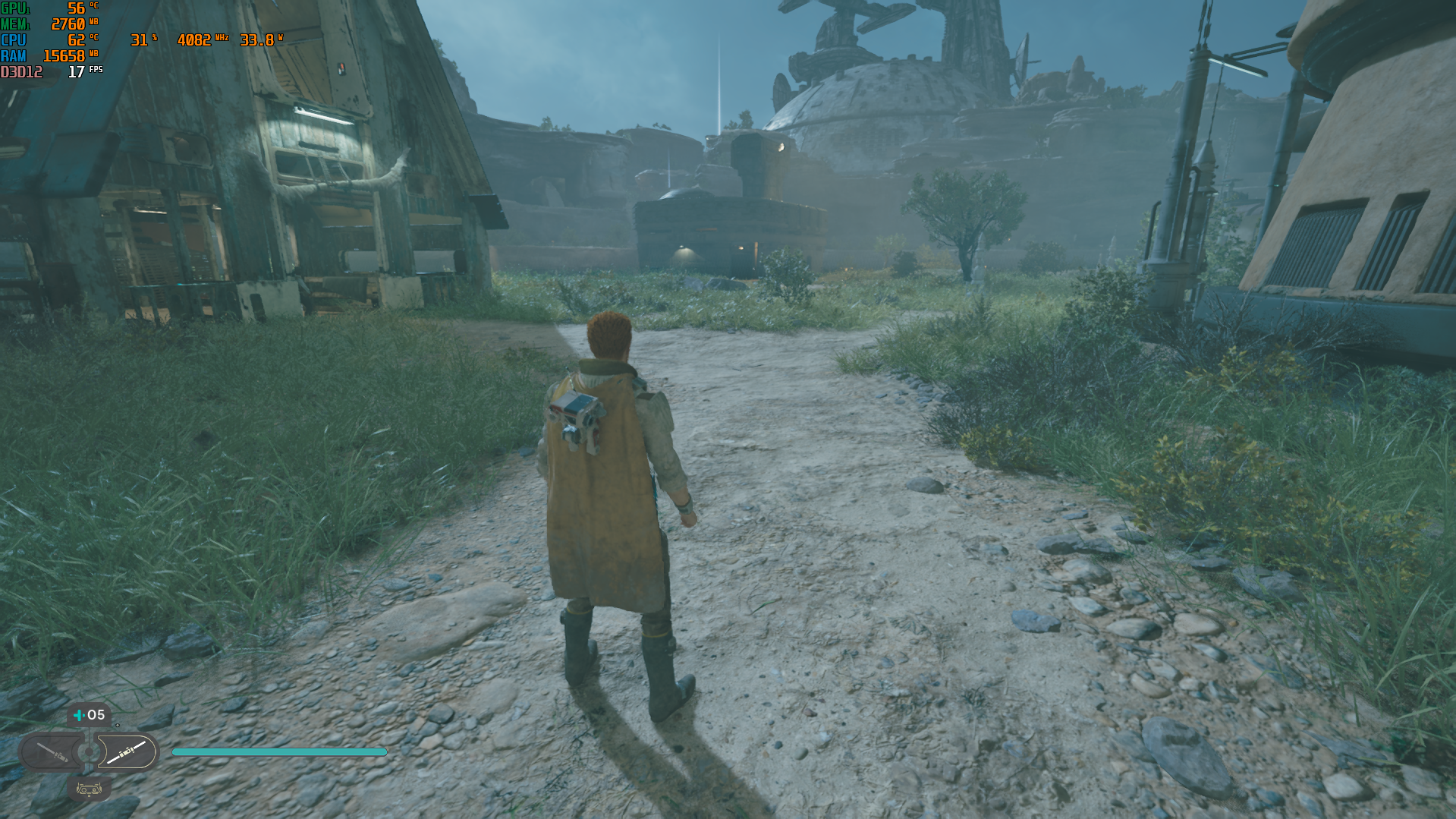The image size is (1456, 819).
Task: Activate the BD-1 droid icon
Action: (x=89, y=789)
